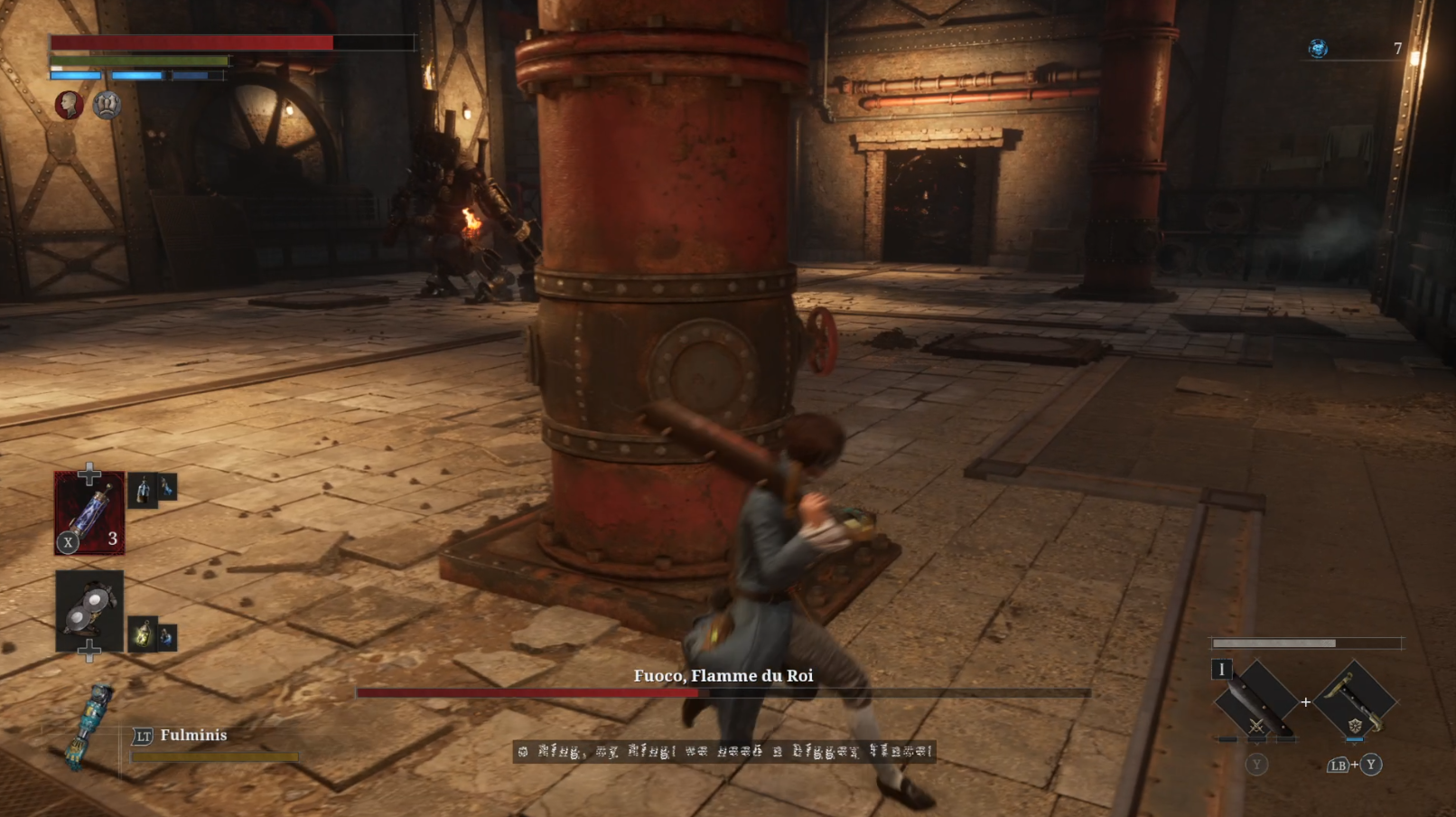Click the grey armor status icon
The width and height of the screenshot is (1456, 817).
pyautogui.click(x=107, y=106)
